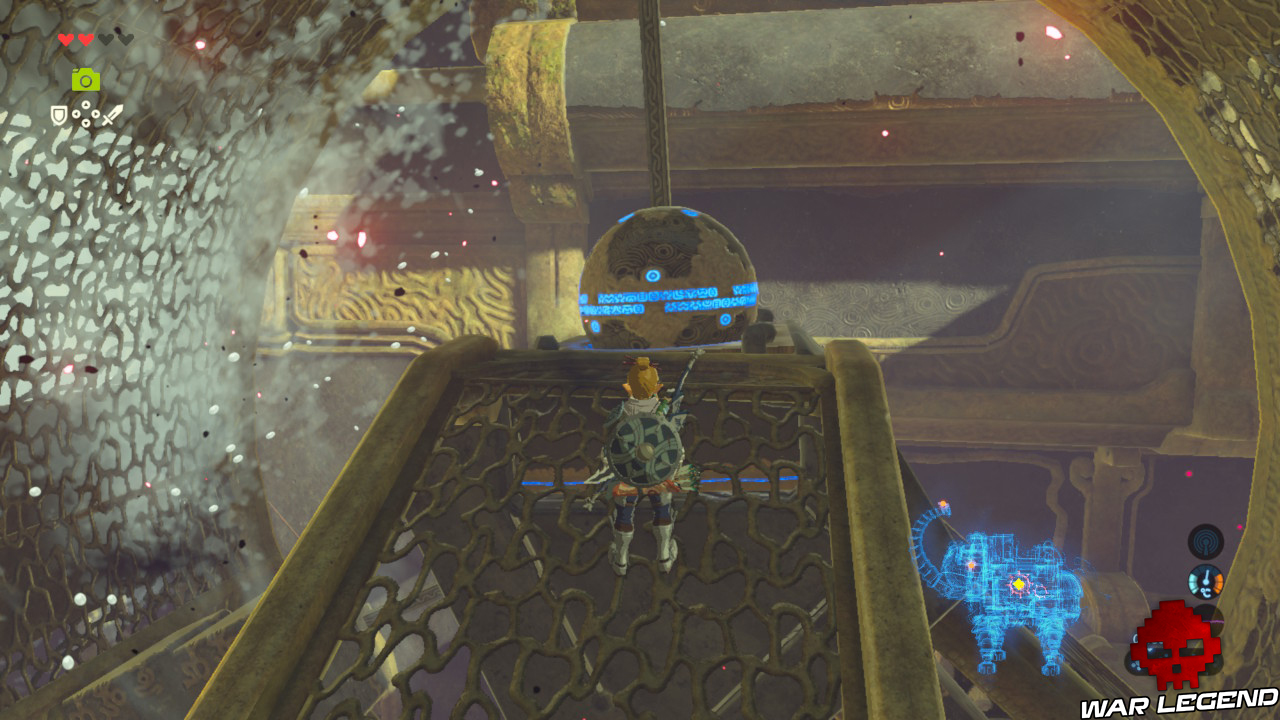Image resolution: width=1280 pixels, height=720 pixels.
Task: Toggle the second red heart
Action: click(x=85, y=40)
